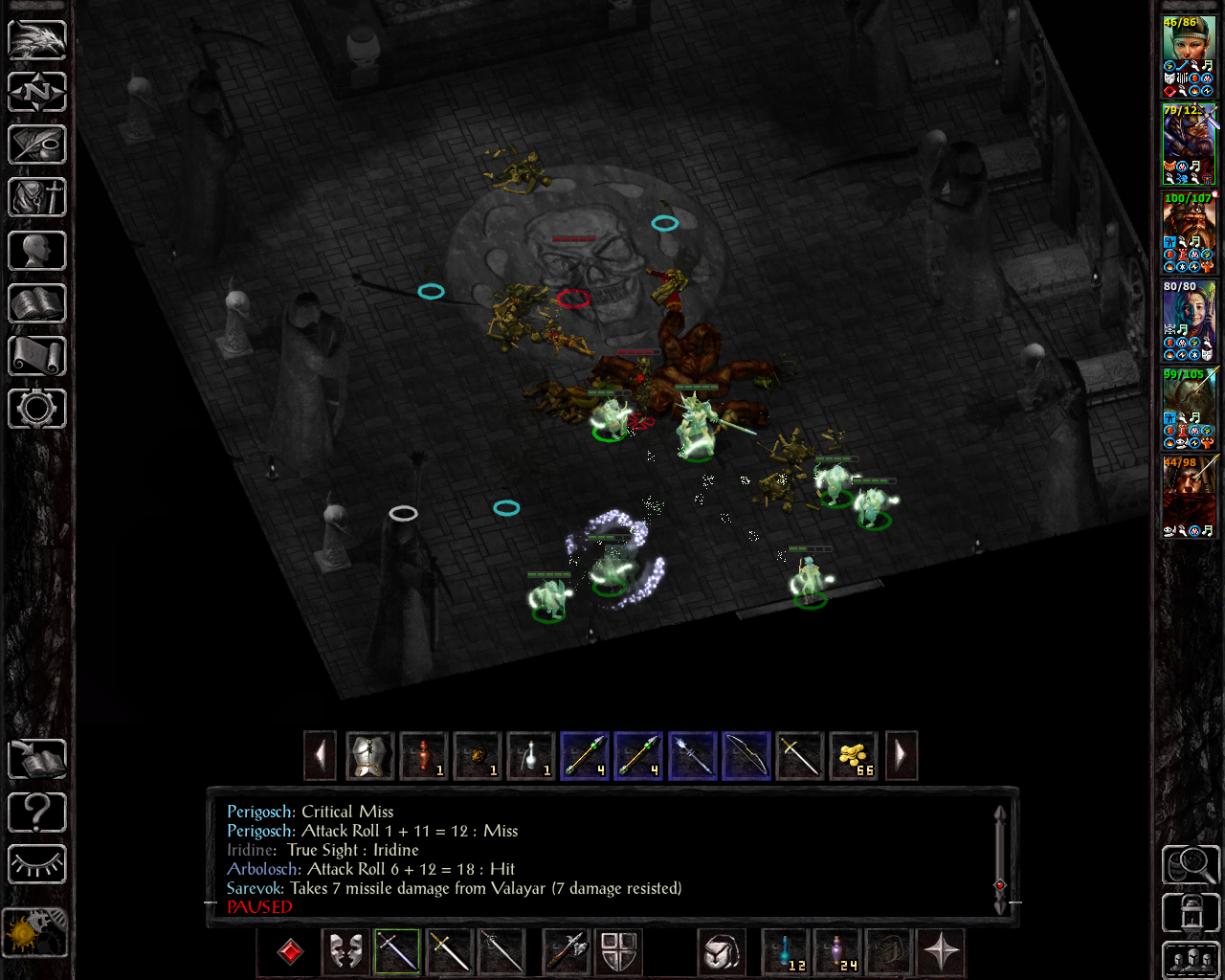Open game options with the gear icon
The width and height of the screenshot is (1225, 980).
(37, 409)
